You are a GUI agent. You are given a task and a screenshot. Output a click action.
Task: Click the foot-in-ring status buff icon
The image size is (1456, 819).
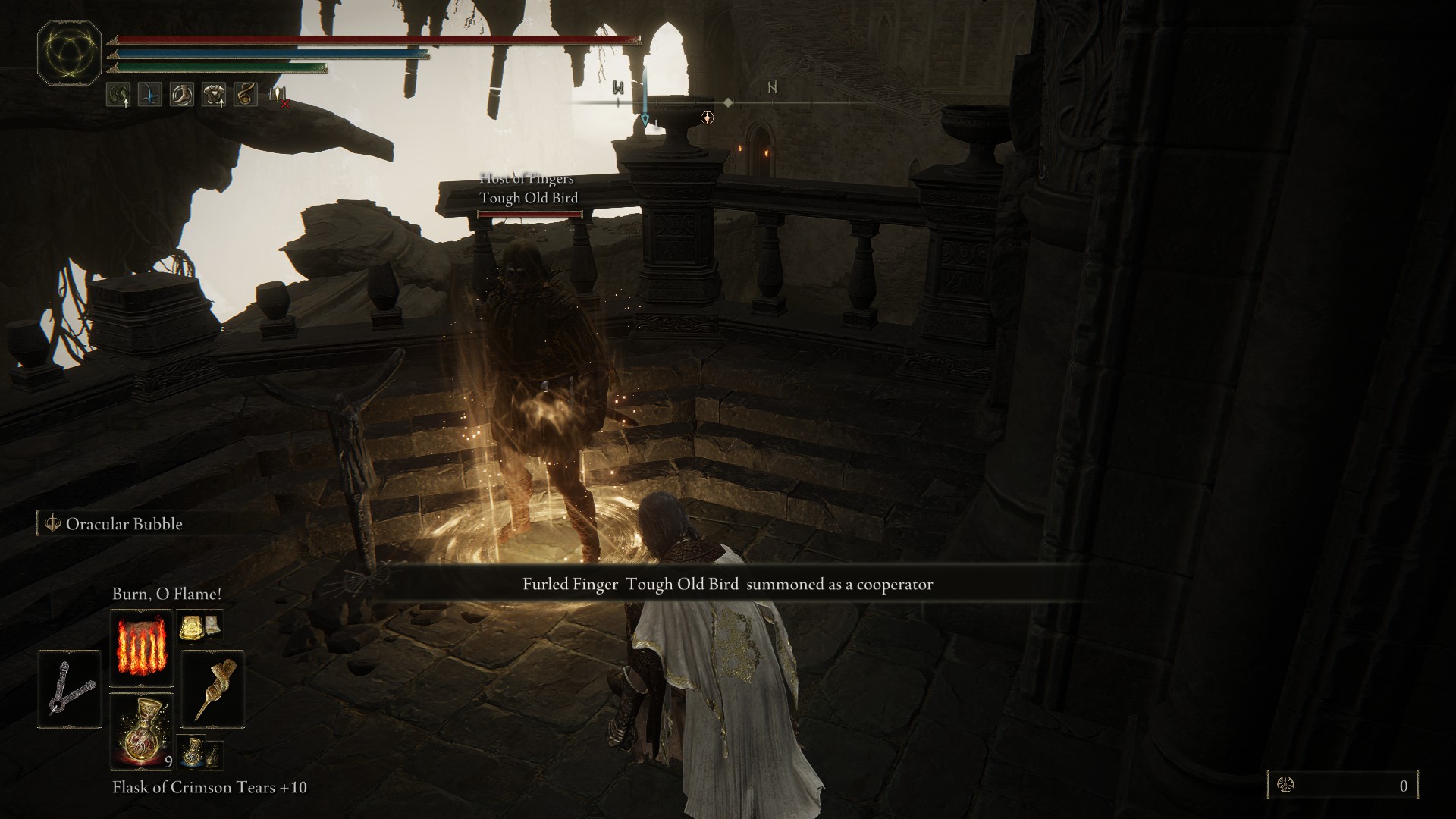[x=181, y=95]
